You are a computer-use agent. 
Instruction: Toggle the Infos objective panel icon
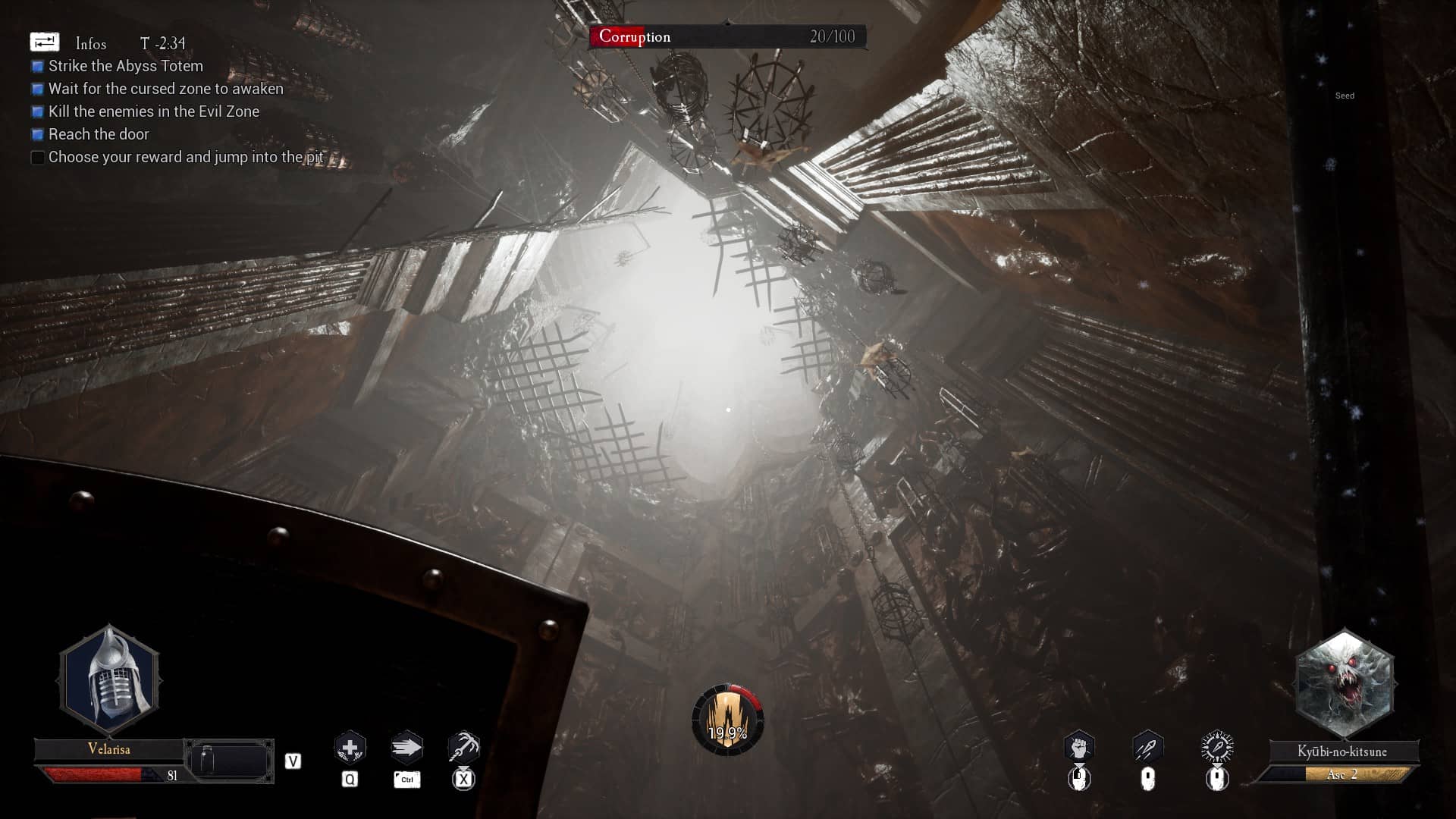click(x=44, y=42)
